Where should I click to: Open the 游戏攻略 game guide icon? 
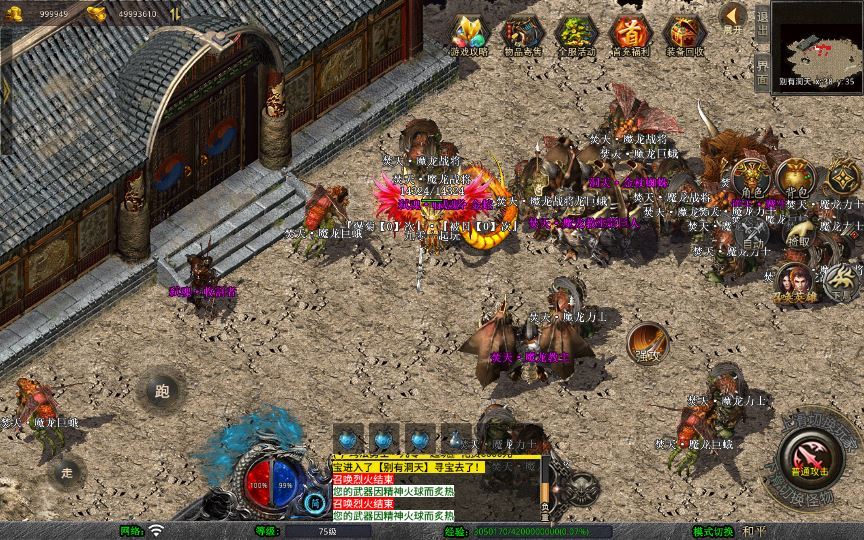pos(467,35)
